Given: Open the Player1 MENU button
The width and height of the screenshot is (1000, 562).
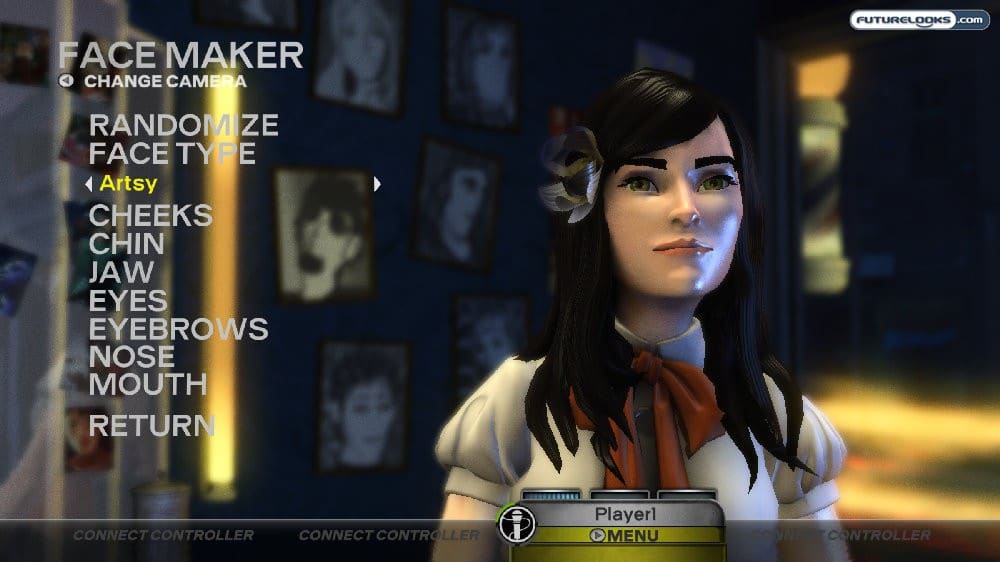Looking at the screenshot, I should coord(624,535).
